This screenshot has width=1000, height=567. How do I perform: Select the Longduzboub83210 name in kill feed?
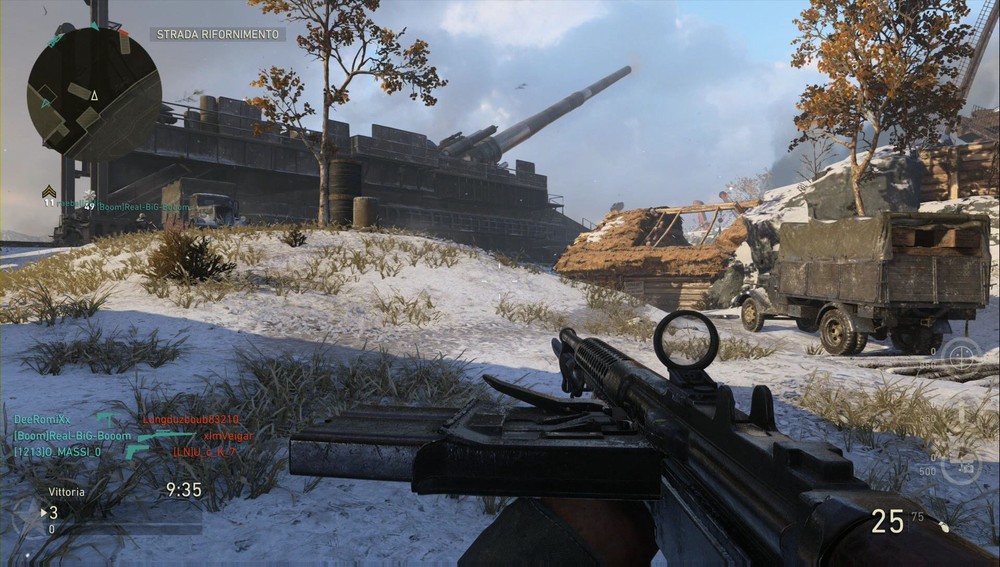(x=190, y=420)
